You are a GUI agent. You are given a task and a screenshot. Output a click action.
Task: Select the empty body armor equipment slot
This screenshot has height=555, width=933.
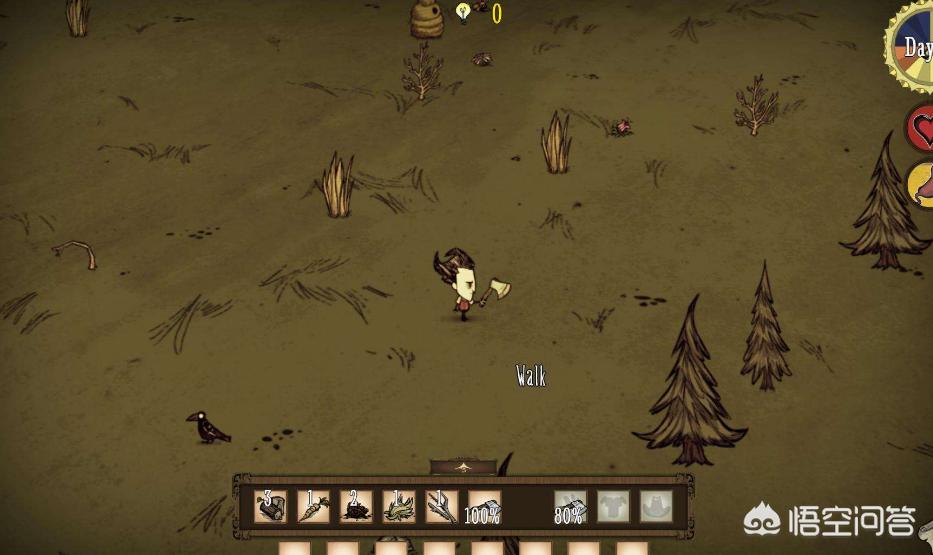pyautogui.click(x=614, y=506)
